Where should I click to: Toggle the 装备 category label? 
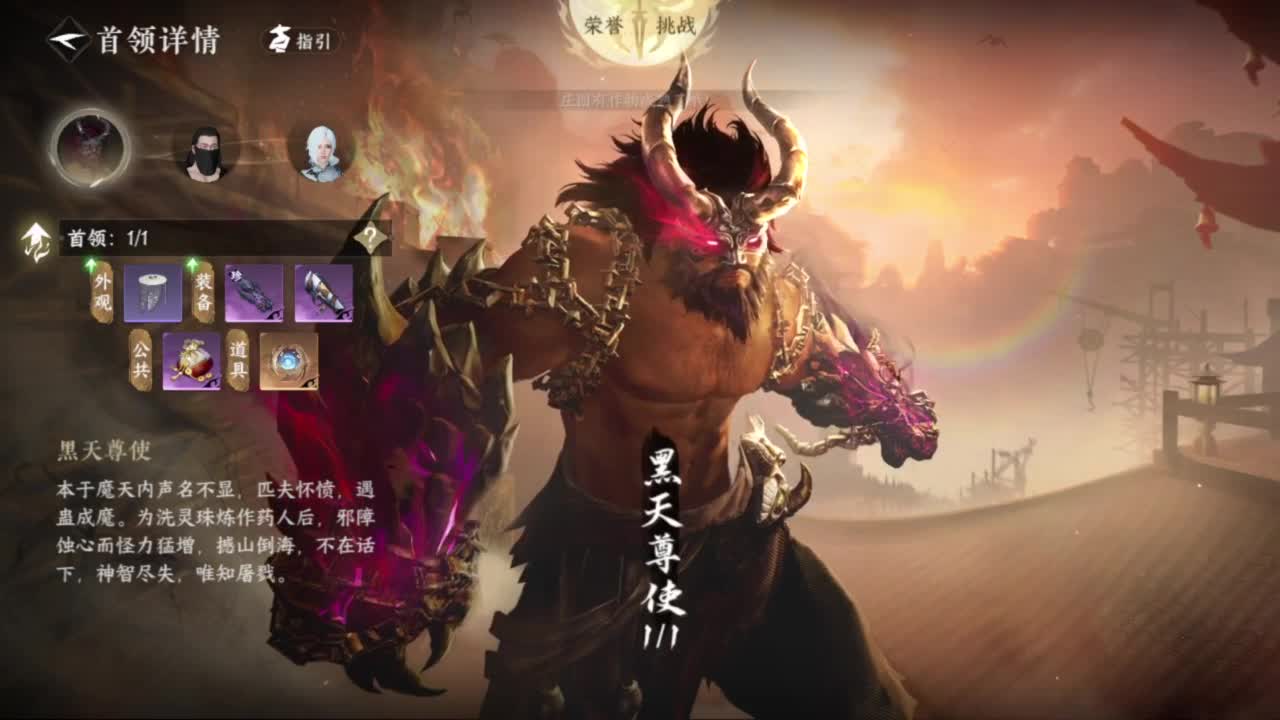pos(202,292)
